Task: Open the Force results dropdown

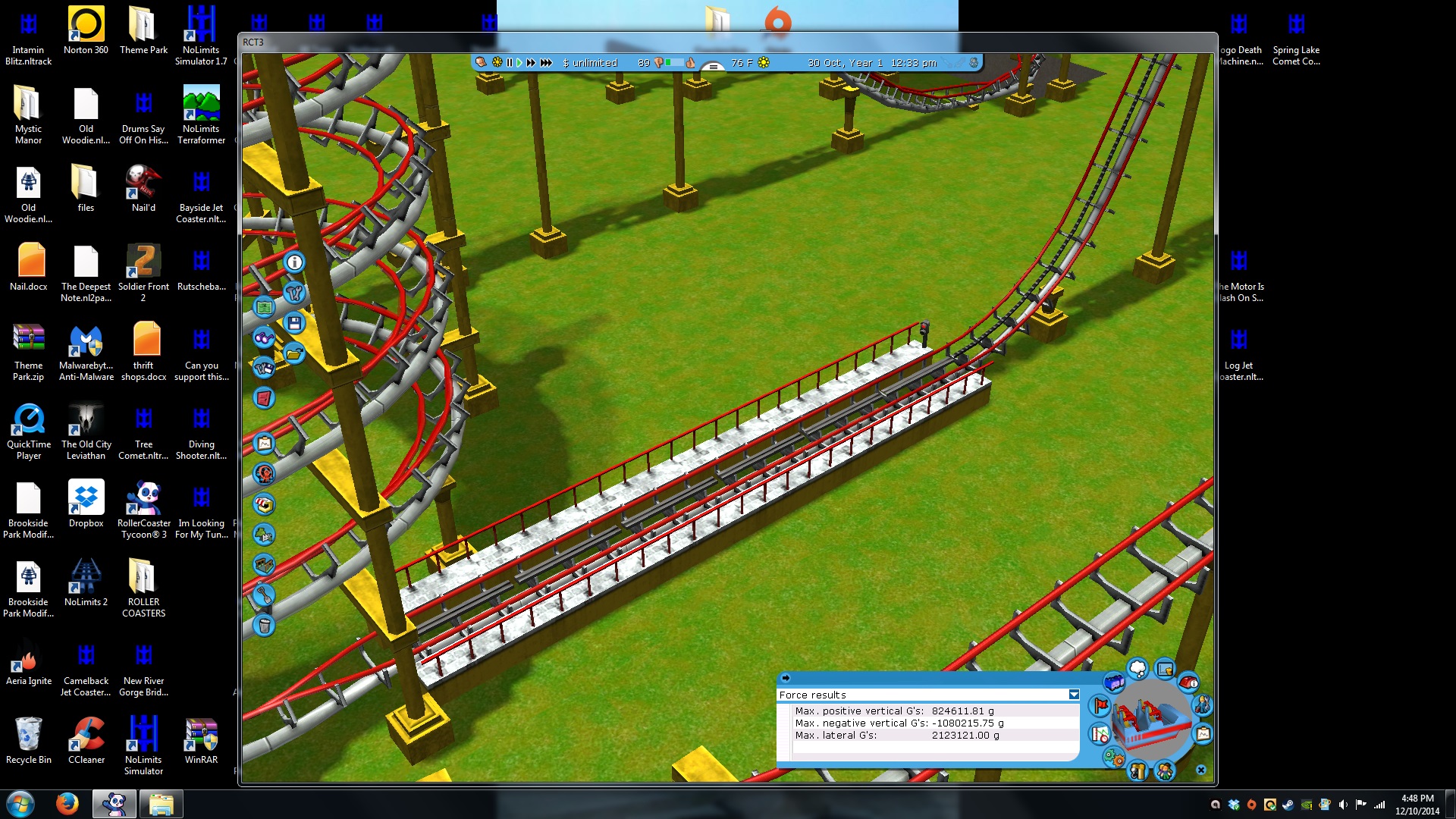Action: pyautogui.click(x=1074, y=695)
